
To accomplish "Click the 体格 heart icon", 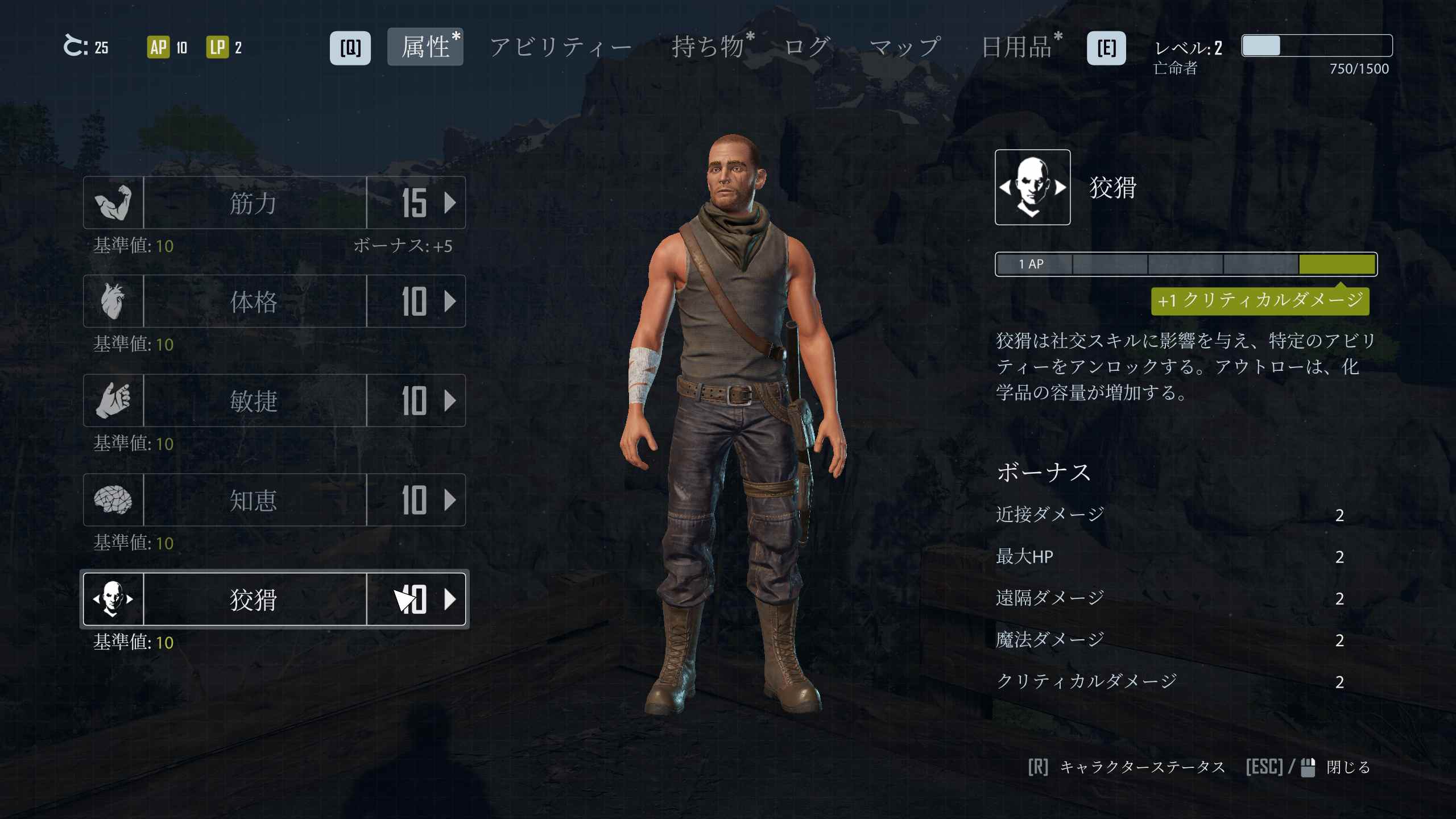I will click(x=113, y=301).
